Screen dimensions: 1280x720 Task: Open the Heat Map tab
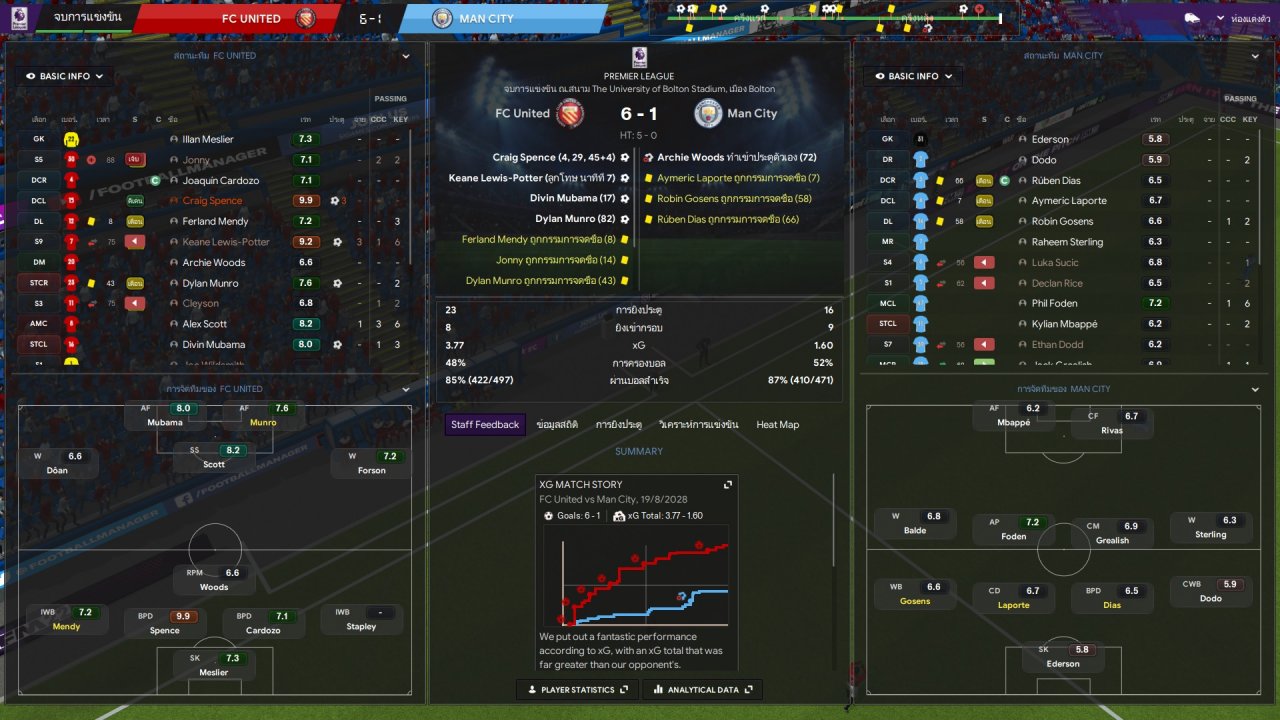tap(777, 425)
